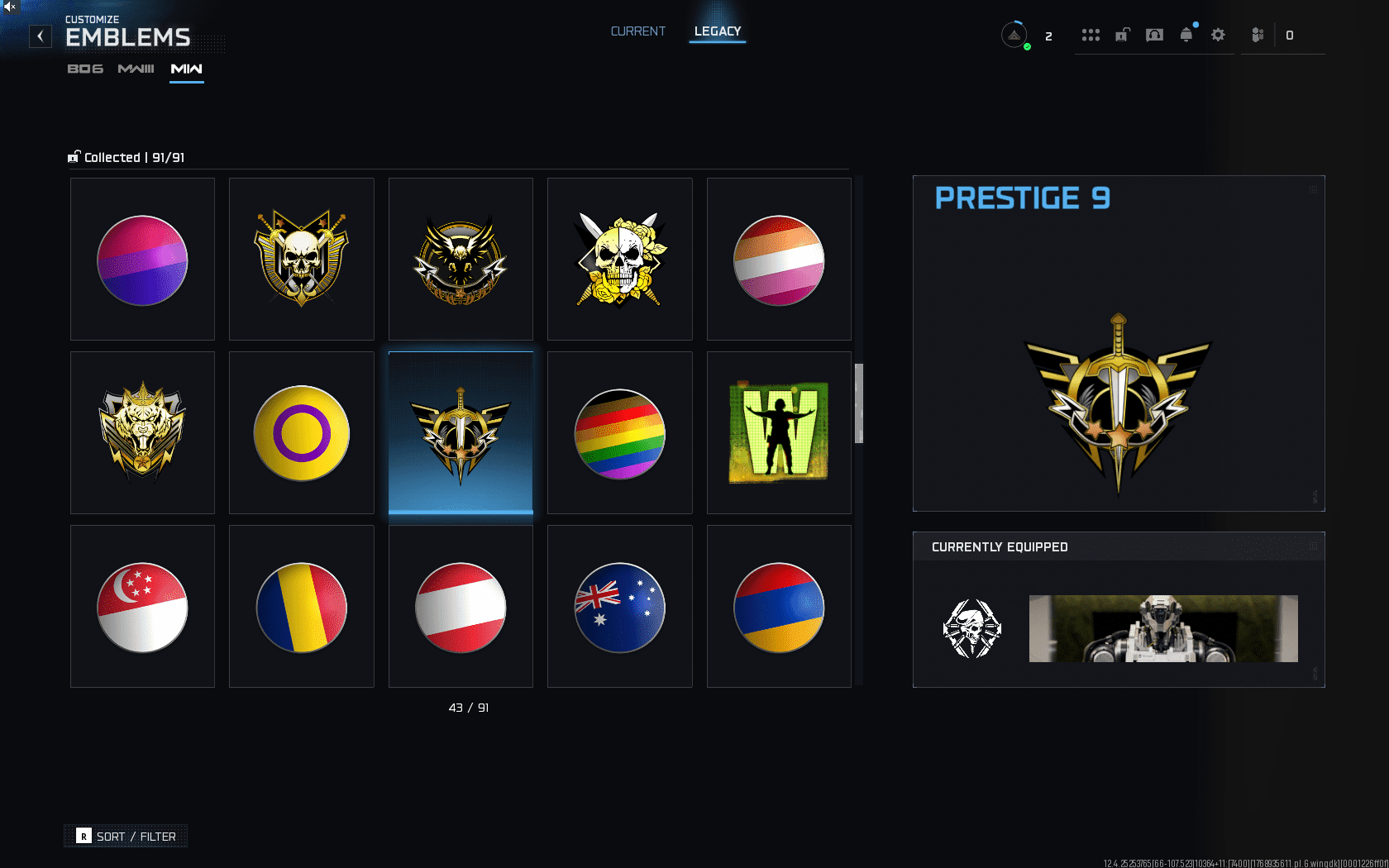Screen dimensions: 1389x868
Task: Click the player rank emblem badge
Action: coord(1014,35)
